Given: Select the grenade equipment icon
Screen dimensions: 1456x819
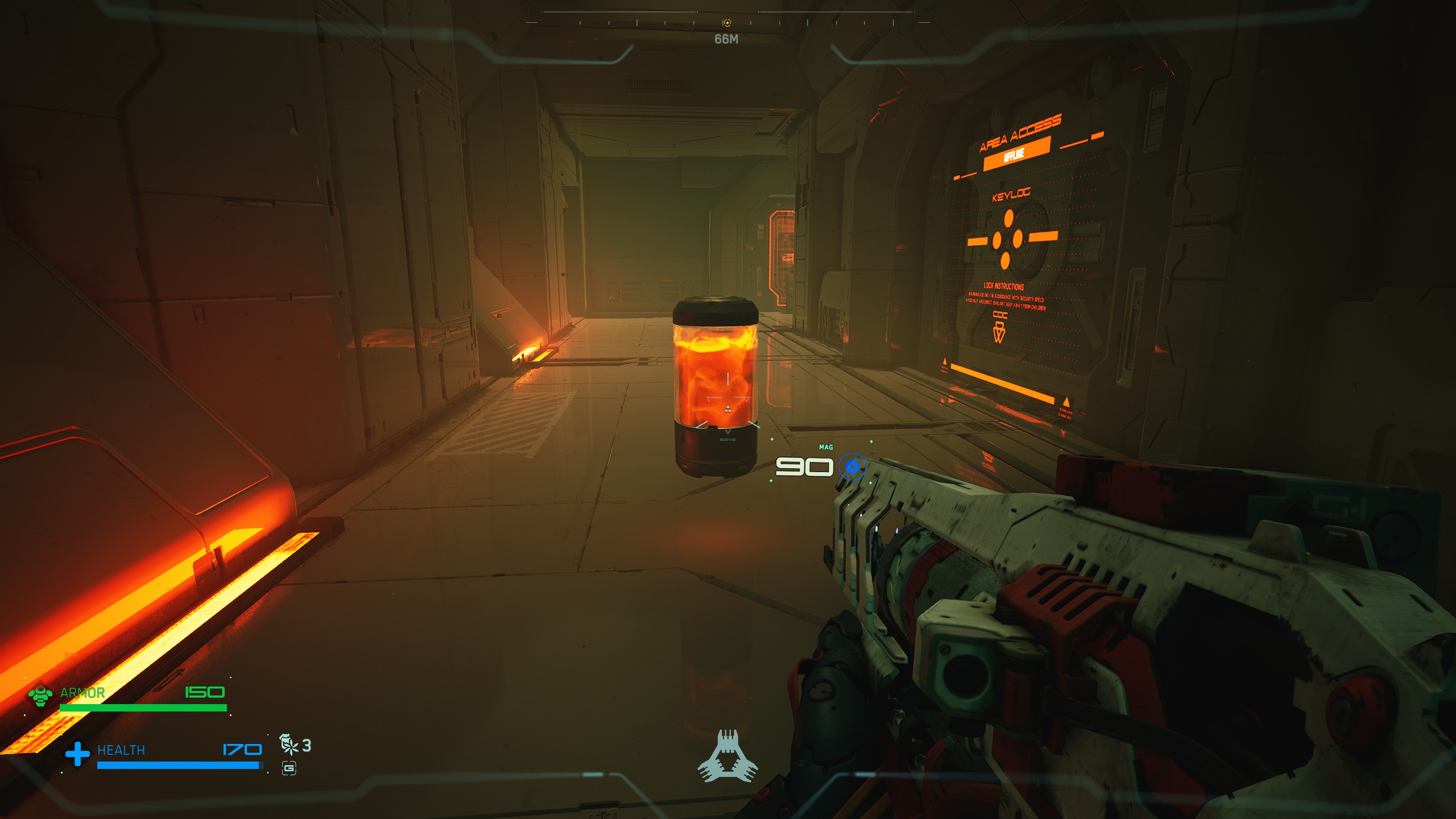Looking at the screenshot, I should tap(289, 744).
